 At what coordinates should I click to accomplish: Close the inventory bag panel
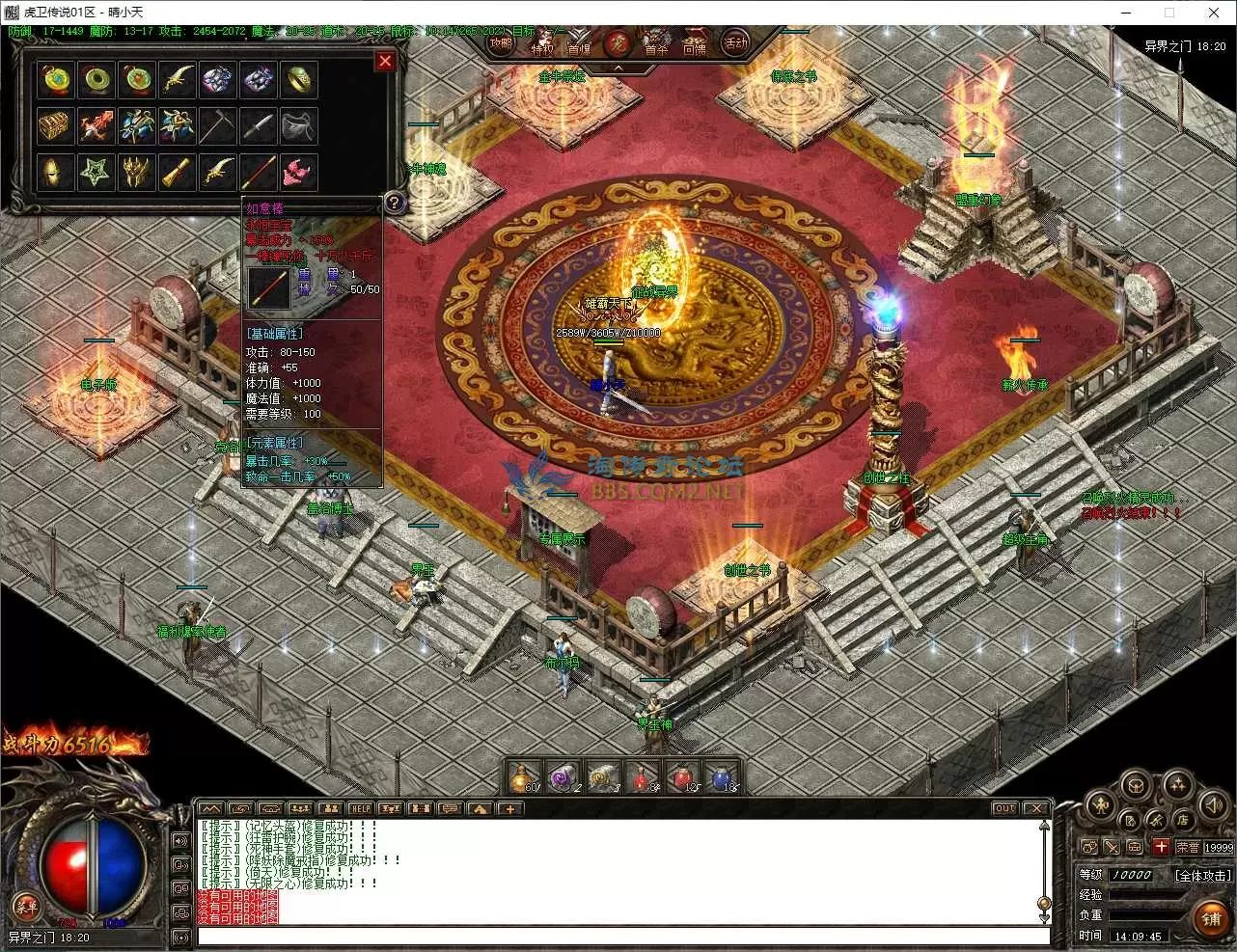coord(385,61)
